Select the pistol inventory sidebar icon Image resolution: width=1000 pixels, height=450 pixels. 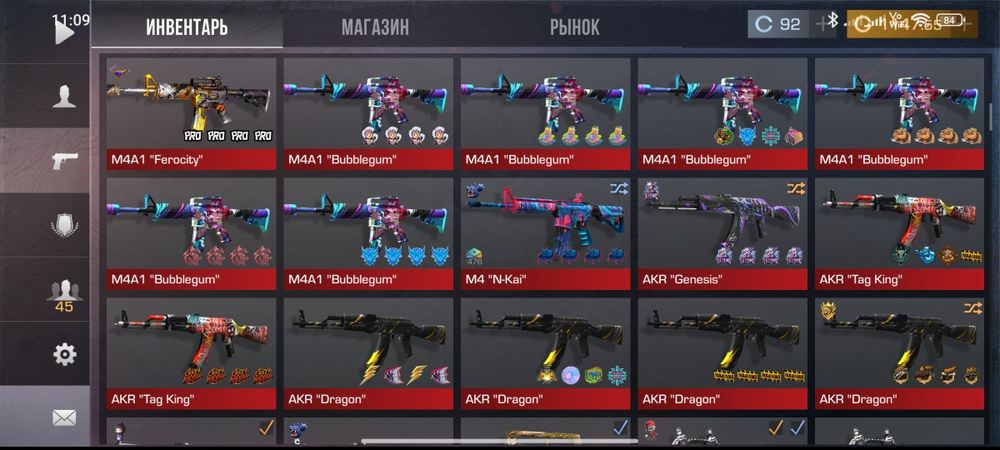pos(65,160)
